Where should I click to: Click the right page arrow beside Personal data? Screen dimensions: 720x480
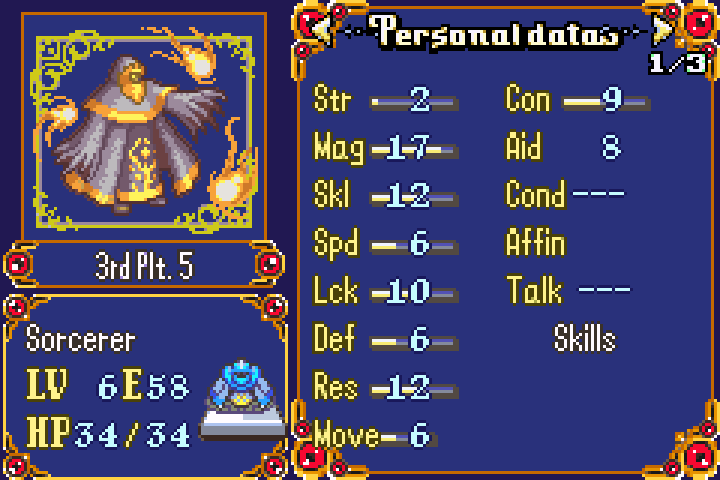tap(661, 31)
